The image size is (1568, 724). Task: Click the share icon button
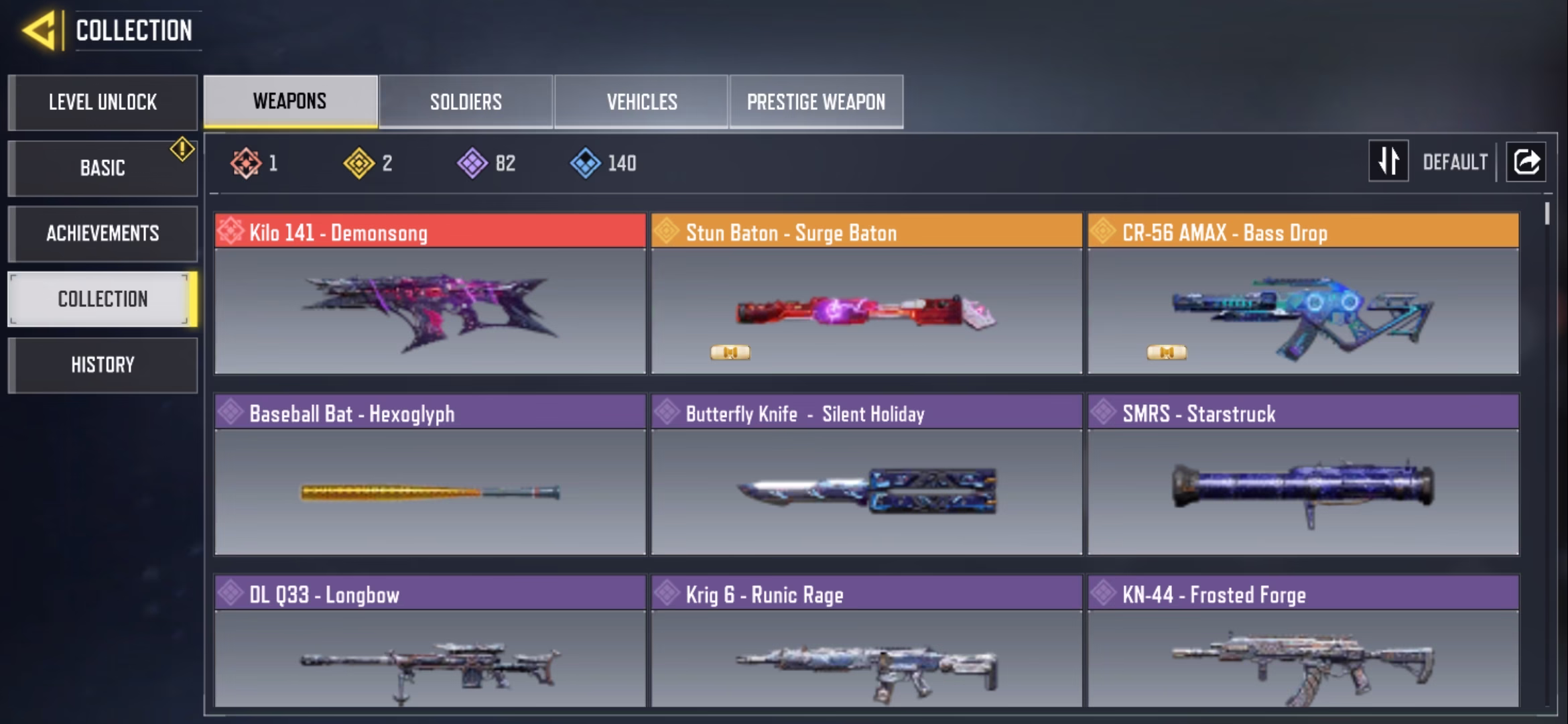click(x=1526, y=162)
